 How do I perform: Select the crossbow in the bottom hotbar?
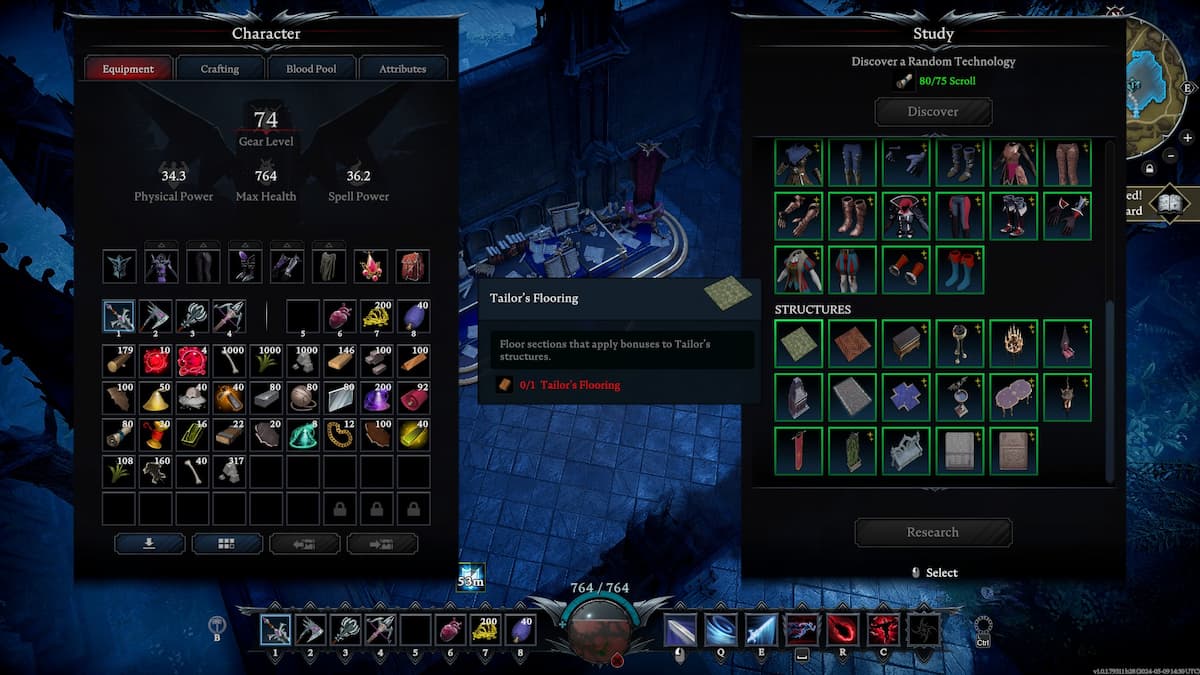[379, 630]
